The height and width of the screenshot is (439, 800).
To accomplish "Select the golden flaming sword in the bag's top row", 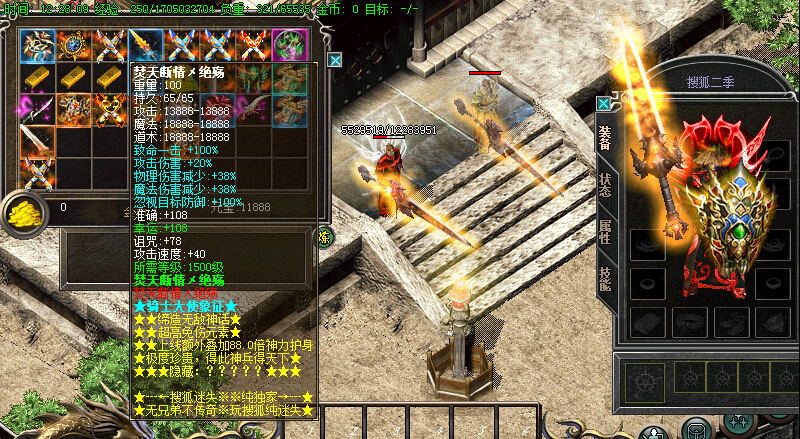I will tap(145, 46).
